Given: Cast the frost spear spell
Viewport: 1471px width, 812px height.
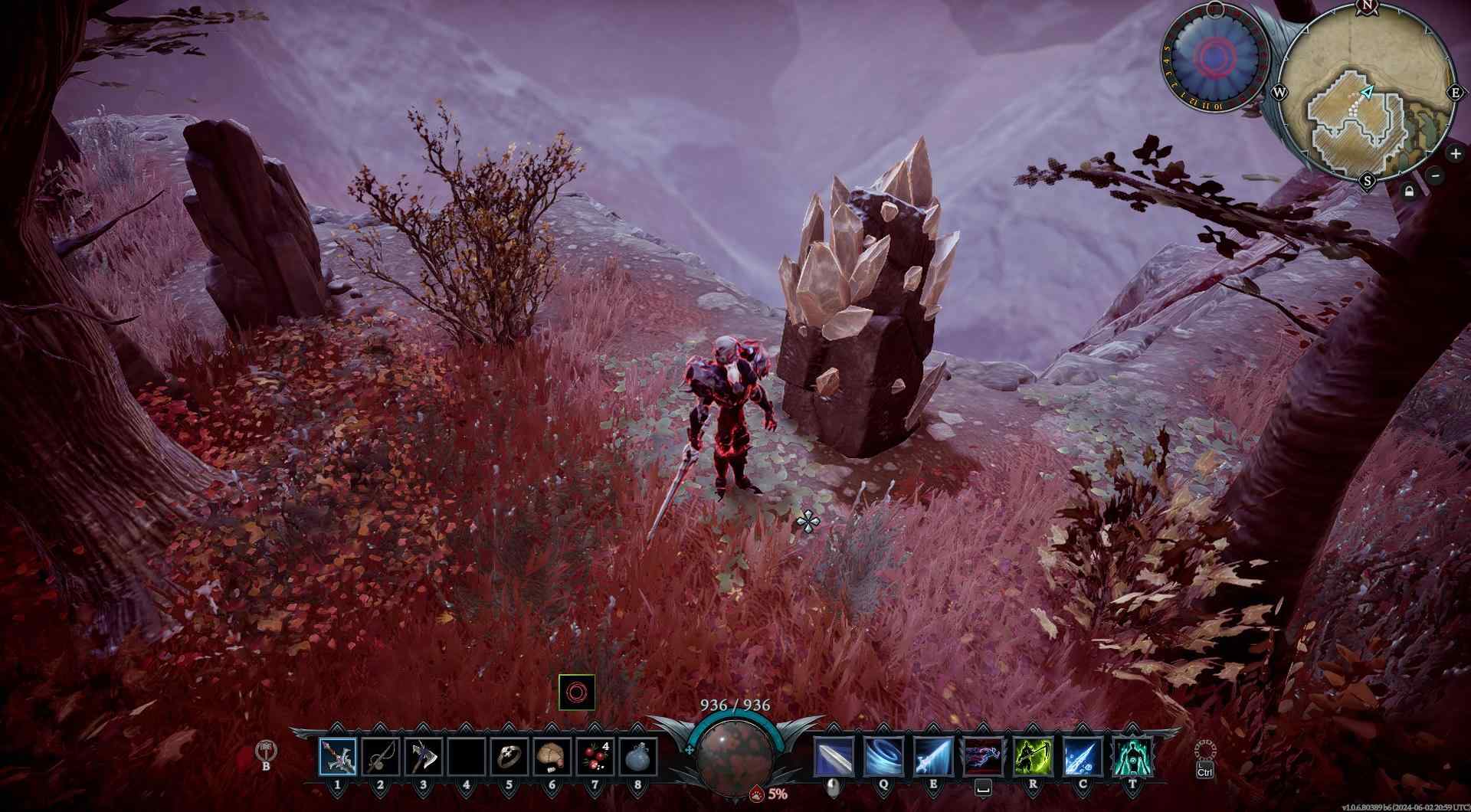Looking at the screenshot, I should pyautogui.click(x=1083, y=756).
